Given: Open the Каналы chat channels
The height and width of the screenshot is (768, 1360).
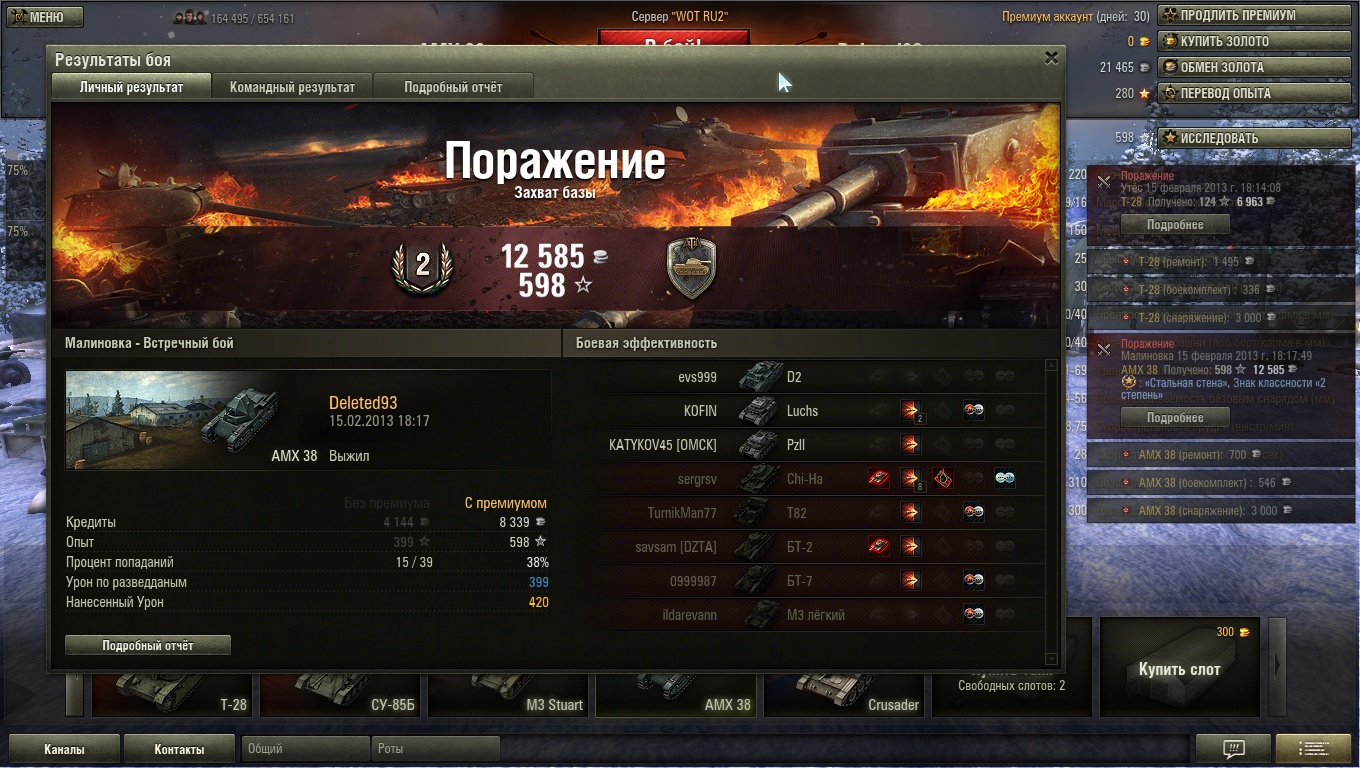Looking at the screenshot, I should tap(64, 749).
